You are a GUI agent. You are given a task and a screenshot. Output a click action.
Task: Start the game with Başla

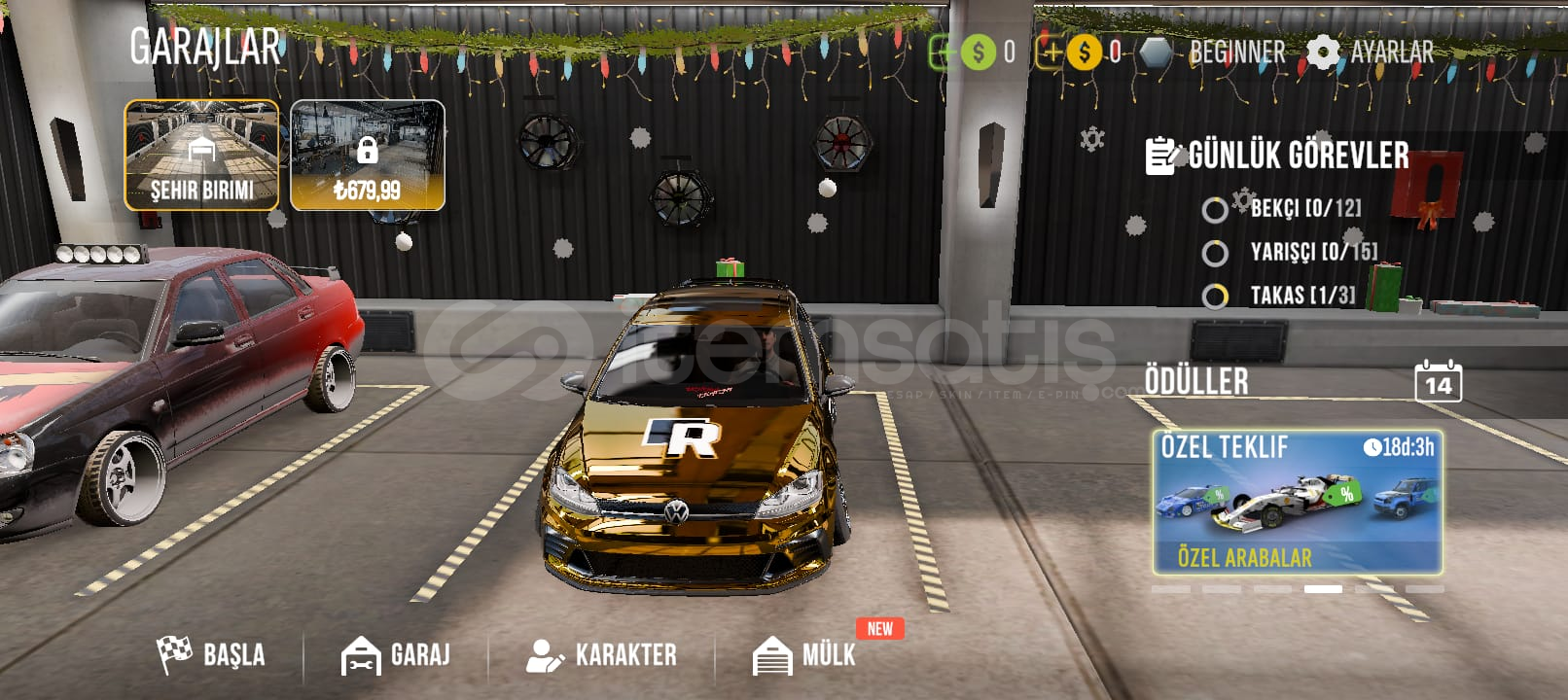click(211, 654)
